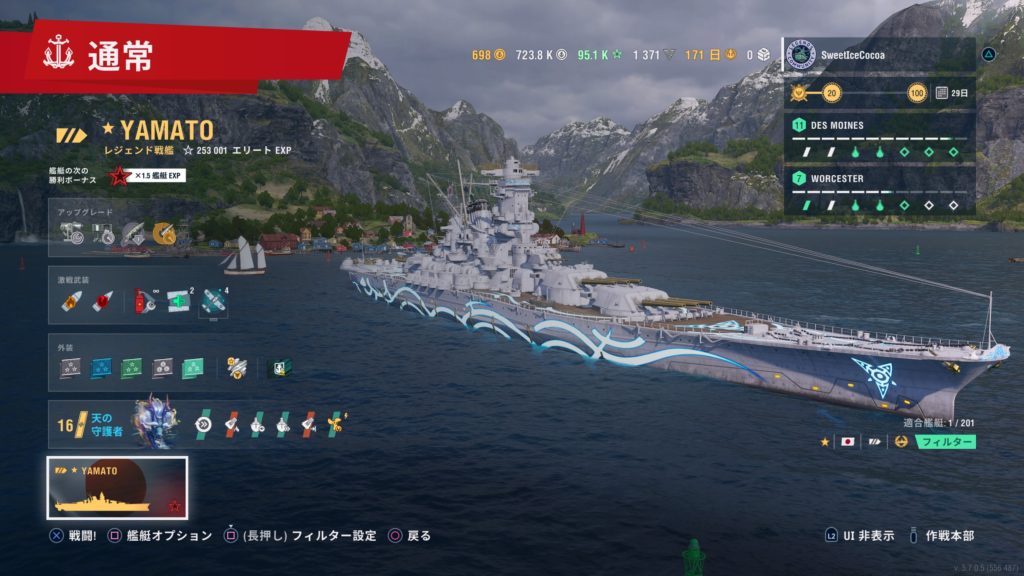Open the first main battery upgrade slot
Image resolution: width=1024 pixels, height=576 pixels.
(x=71, y=234)
